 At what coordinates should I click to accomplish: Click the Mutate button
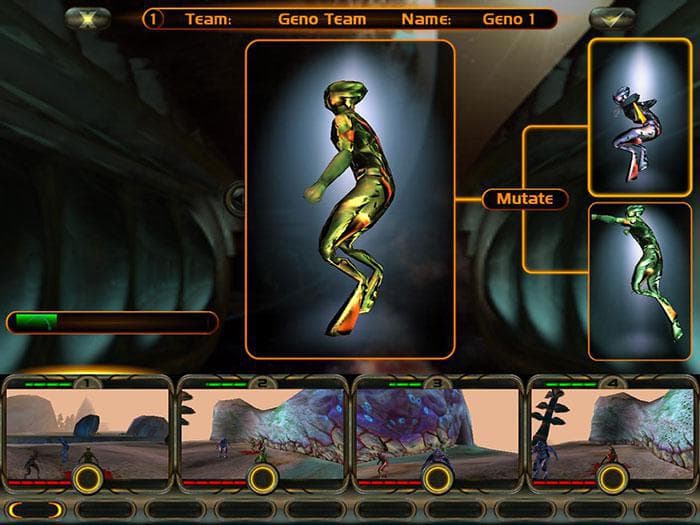525,198
